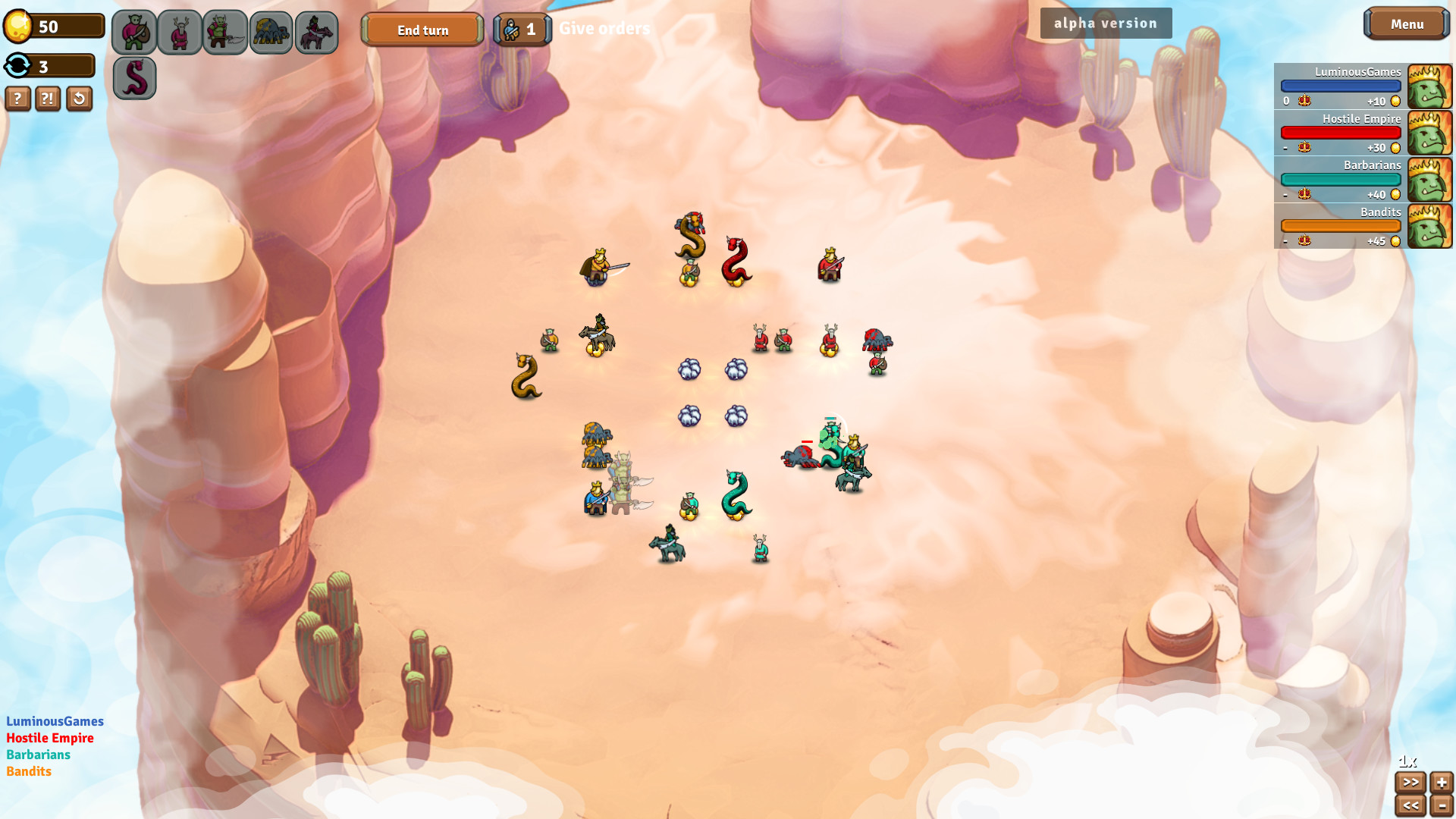Select the orc warrior with scythe icon
Image resolution: width=1456 pixels, height=819 pixels.
pyautogui.click(x=225, y=31)
